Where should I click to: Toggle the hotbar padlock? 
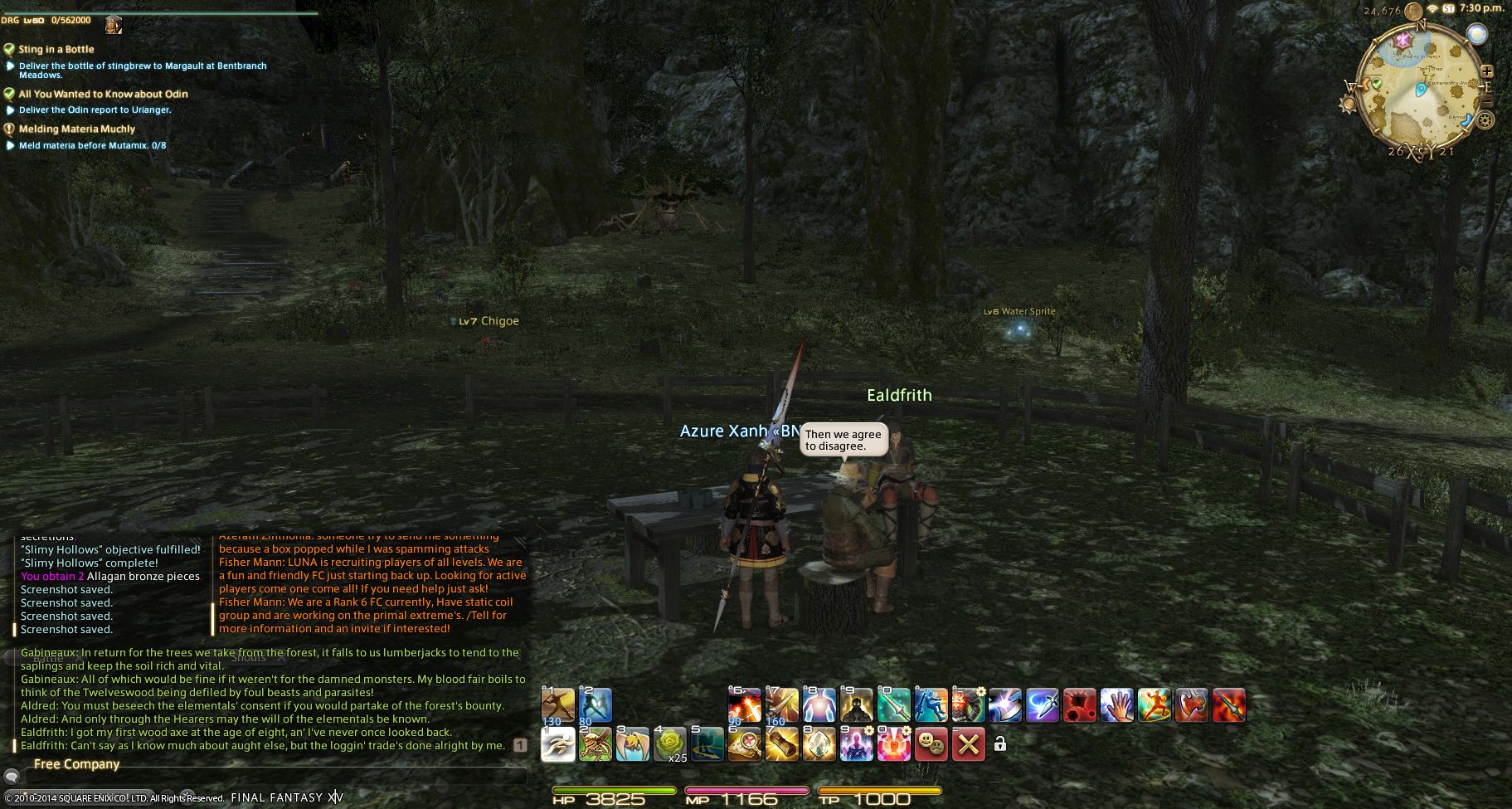1000,744
